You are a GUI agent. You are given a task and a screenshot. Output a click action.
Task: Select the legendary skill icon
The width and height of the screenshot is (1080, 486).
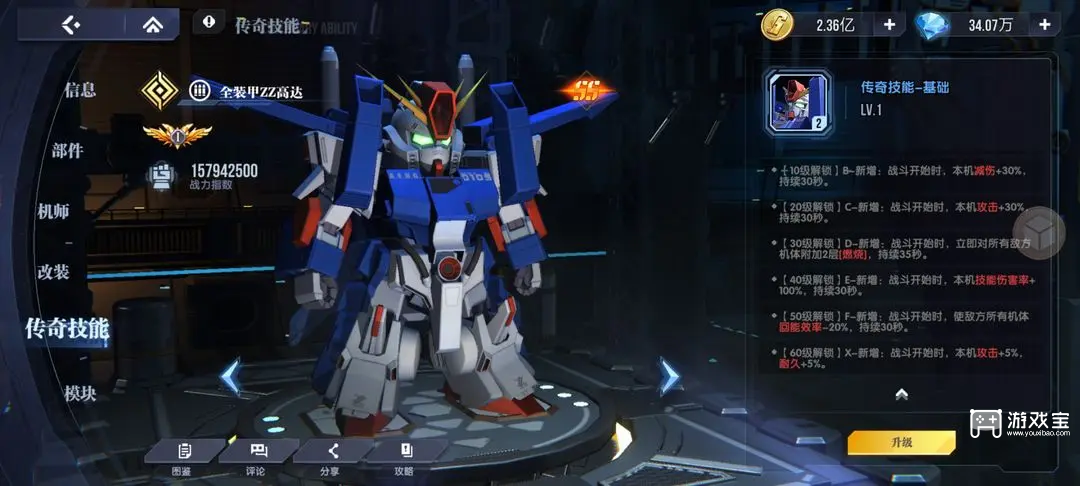click(797, 102)
